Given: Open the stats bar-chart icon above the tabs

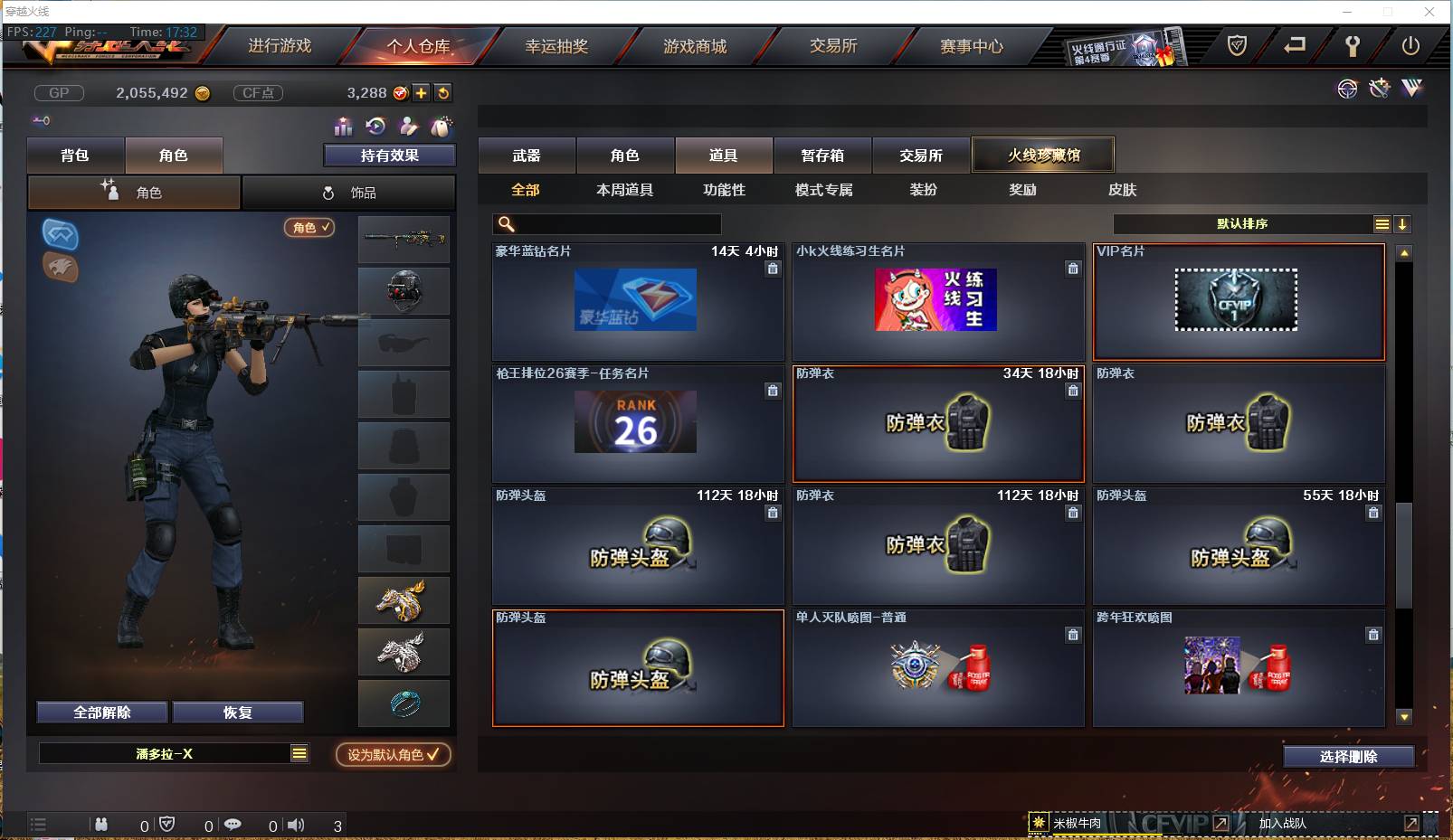Looking at the screenshot, I should (345, 127).
